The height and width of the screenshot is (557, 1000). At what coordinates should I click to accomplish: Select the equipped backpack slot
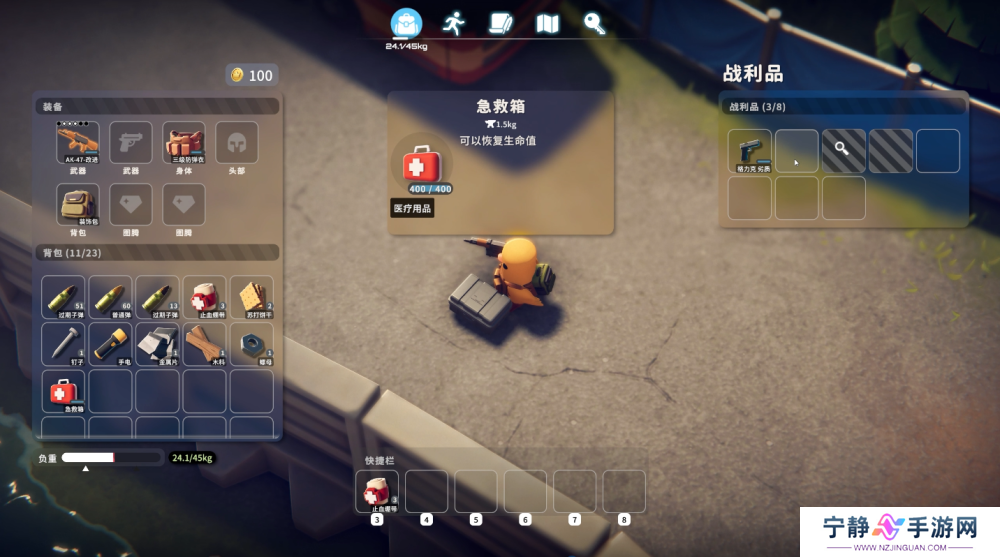tap(78, 204)
